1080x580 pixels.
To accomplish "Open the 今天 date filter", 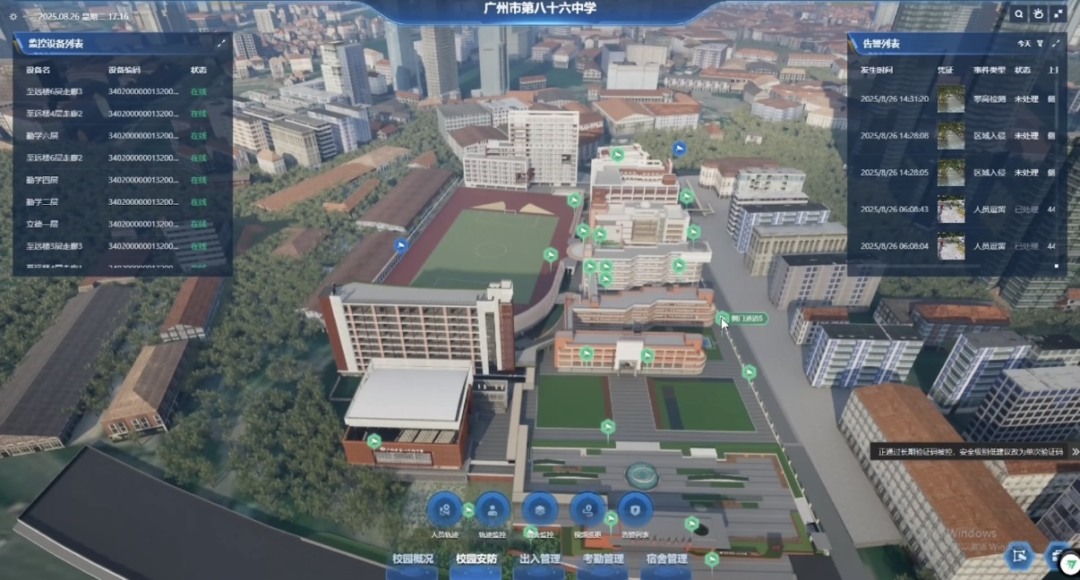I will click(1023, 44).
